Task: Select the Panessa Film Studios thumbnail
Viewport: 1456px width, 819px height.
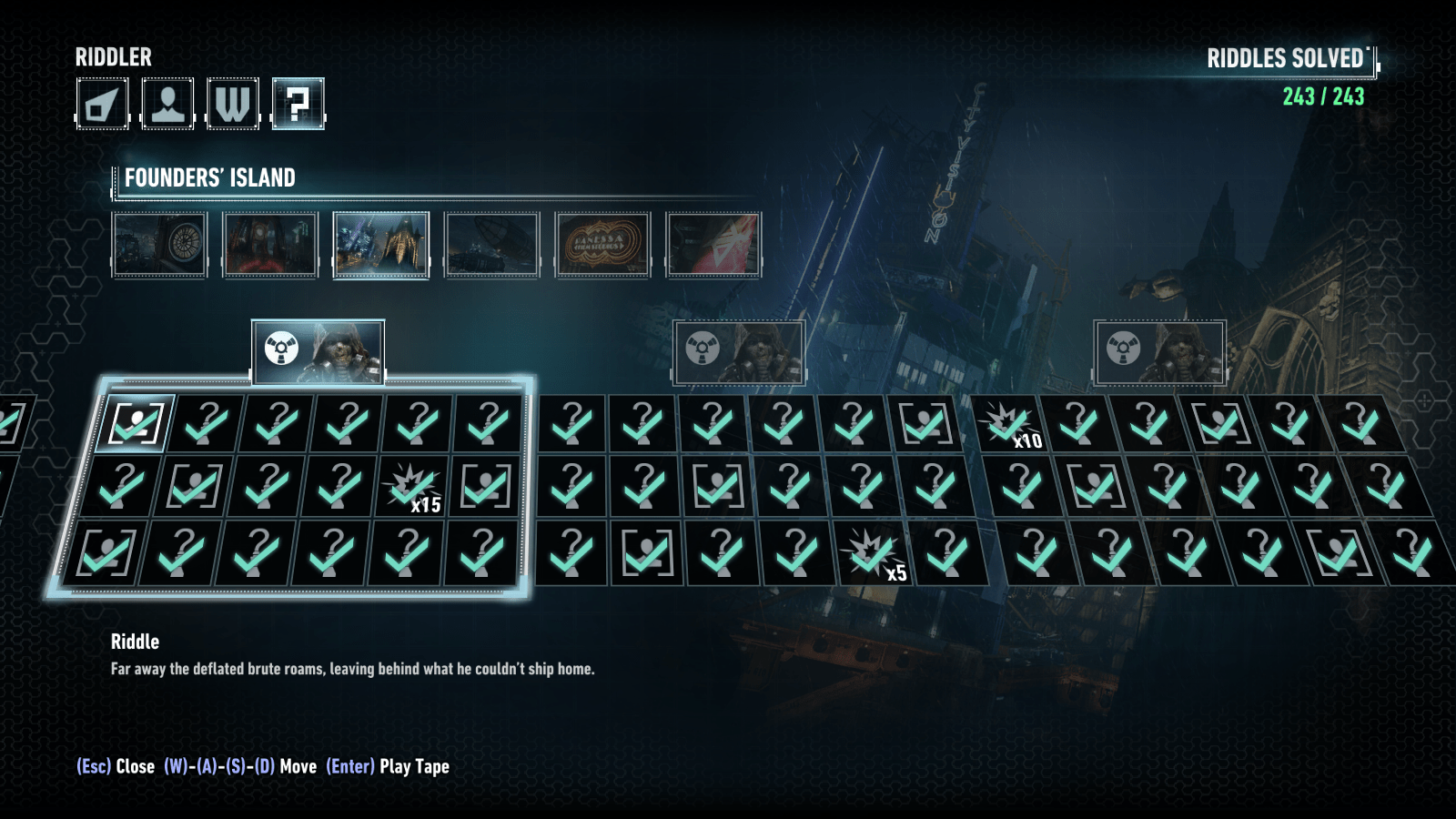Action: coord(602,244)
